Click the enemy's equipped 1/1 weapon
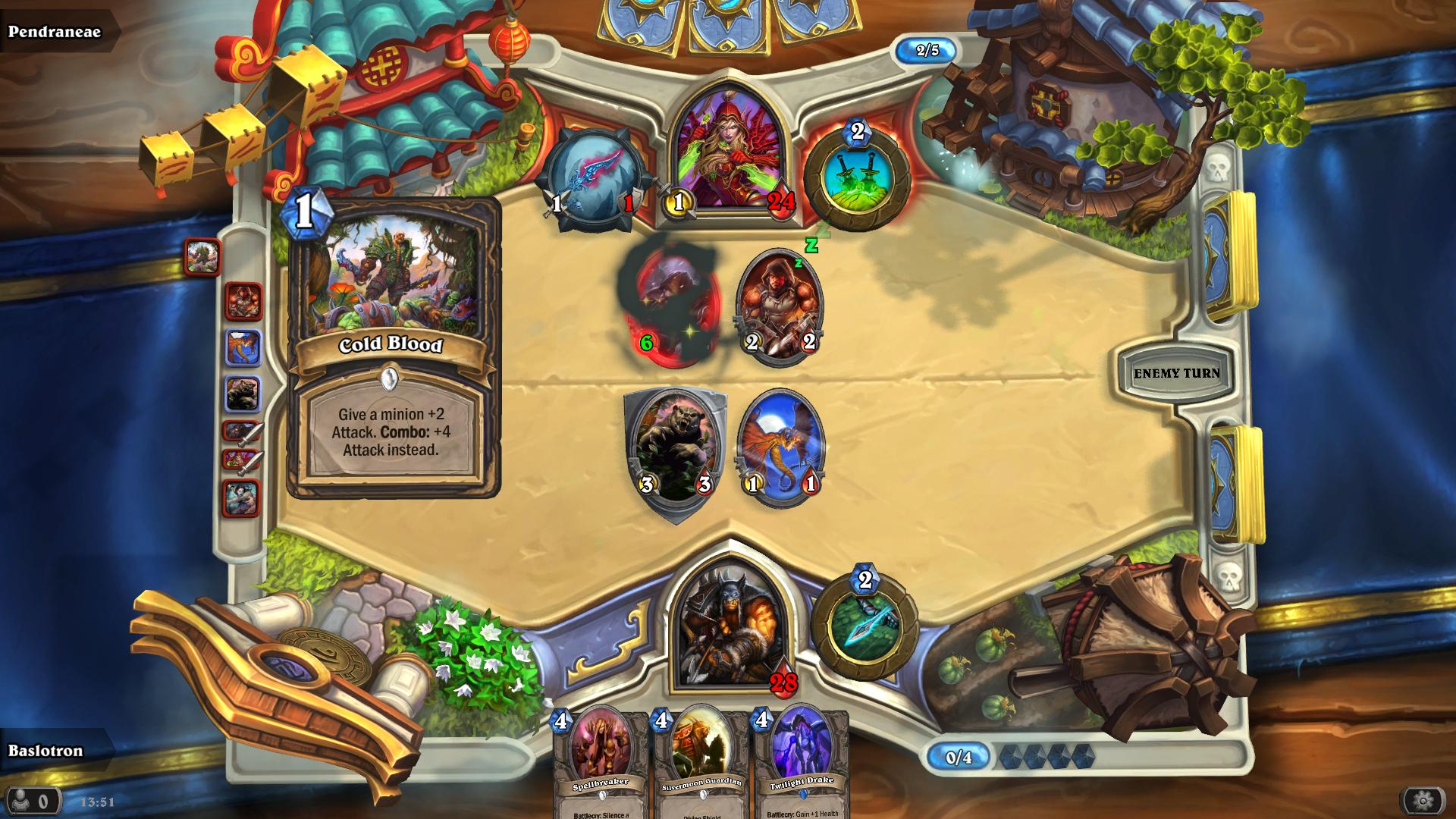 (593, 176)
